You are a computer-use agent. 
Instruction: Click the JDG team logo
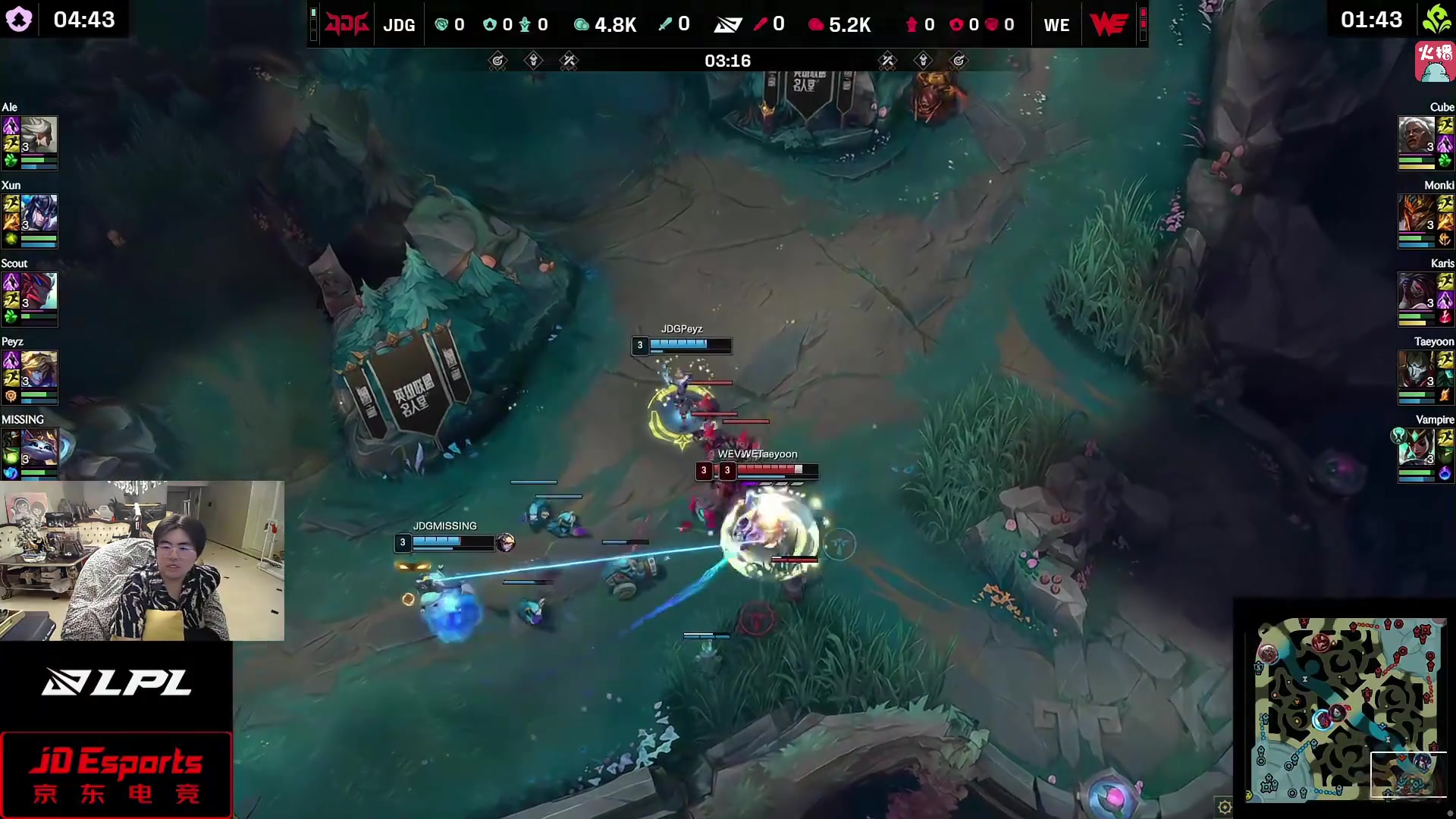tap(347, 24)
